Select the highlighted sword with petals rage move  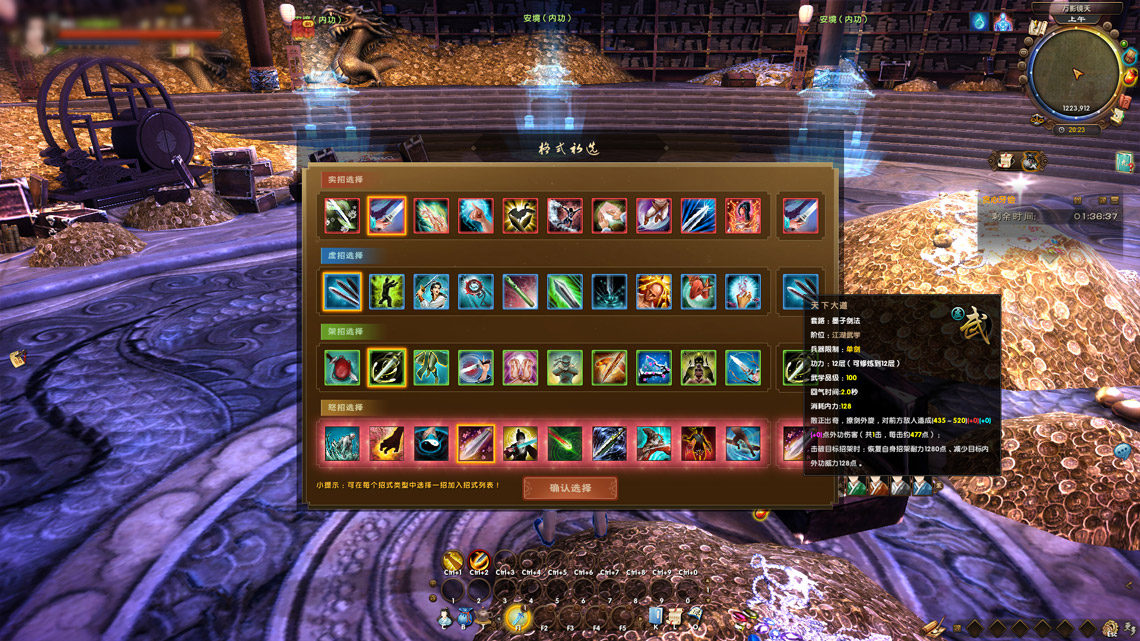[x=475, y=444]
